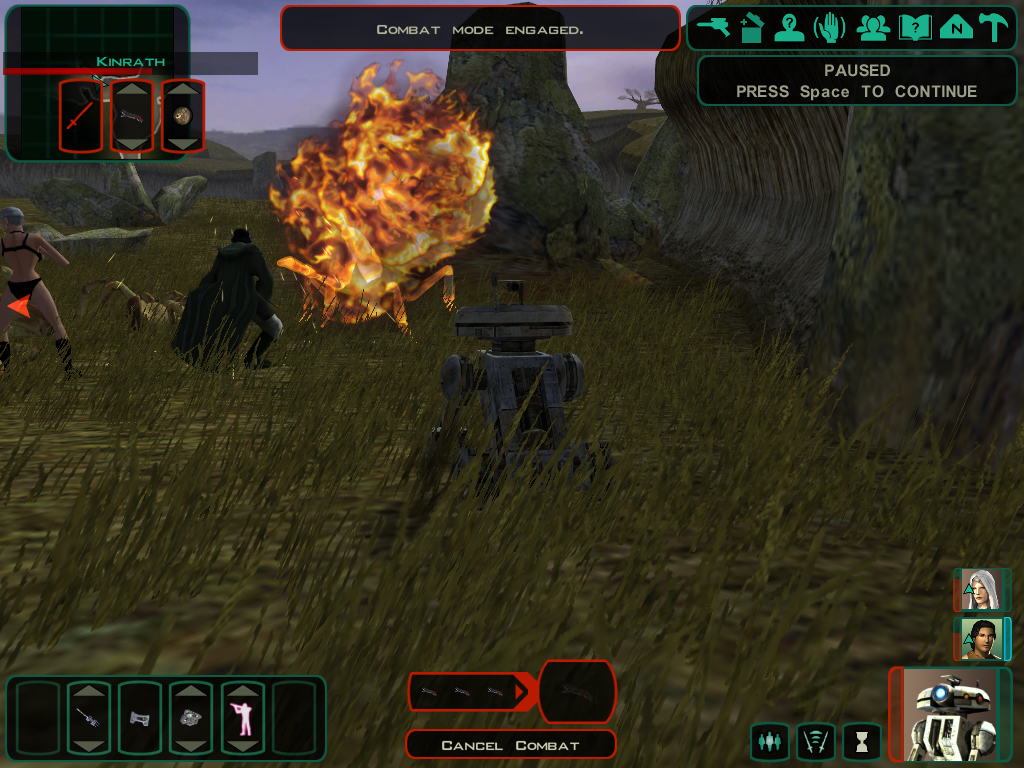The image size is (1024, 768).
Task: Toggle stealth mode crossed-swords button
Action: [x=815, y=742]
